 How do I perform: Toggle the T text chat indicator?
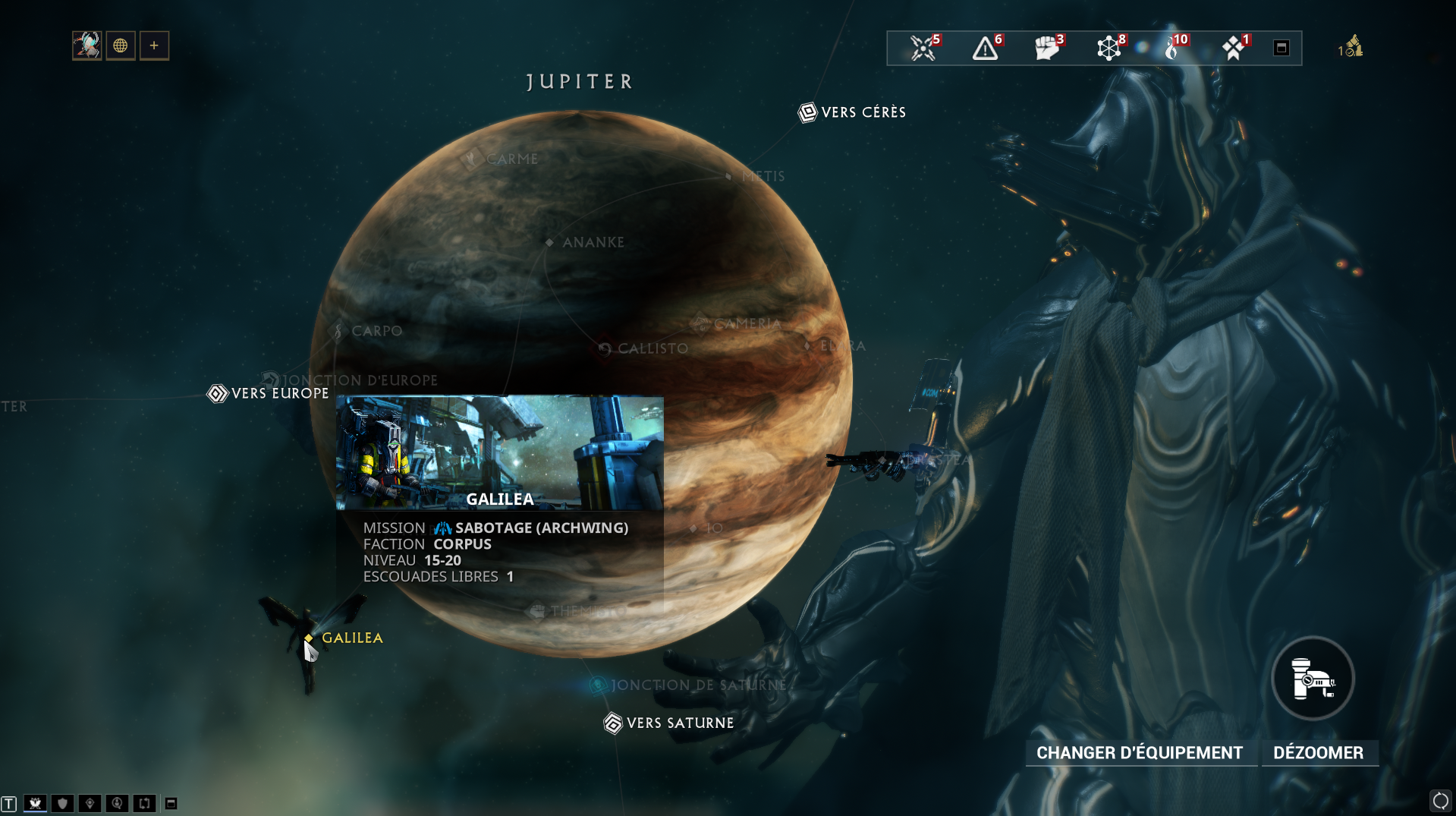11,802
